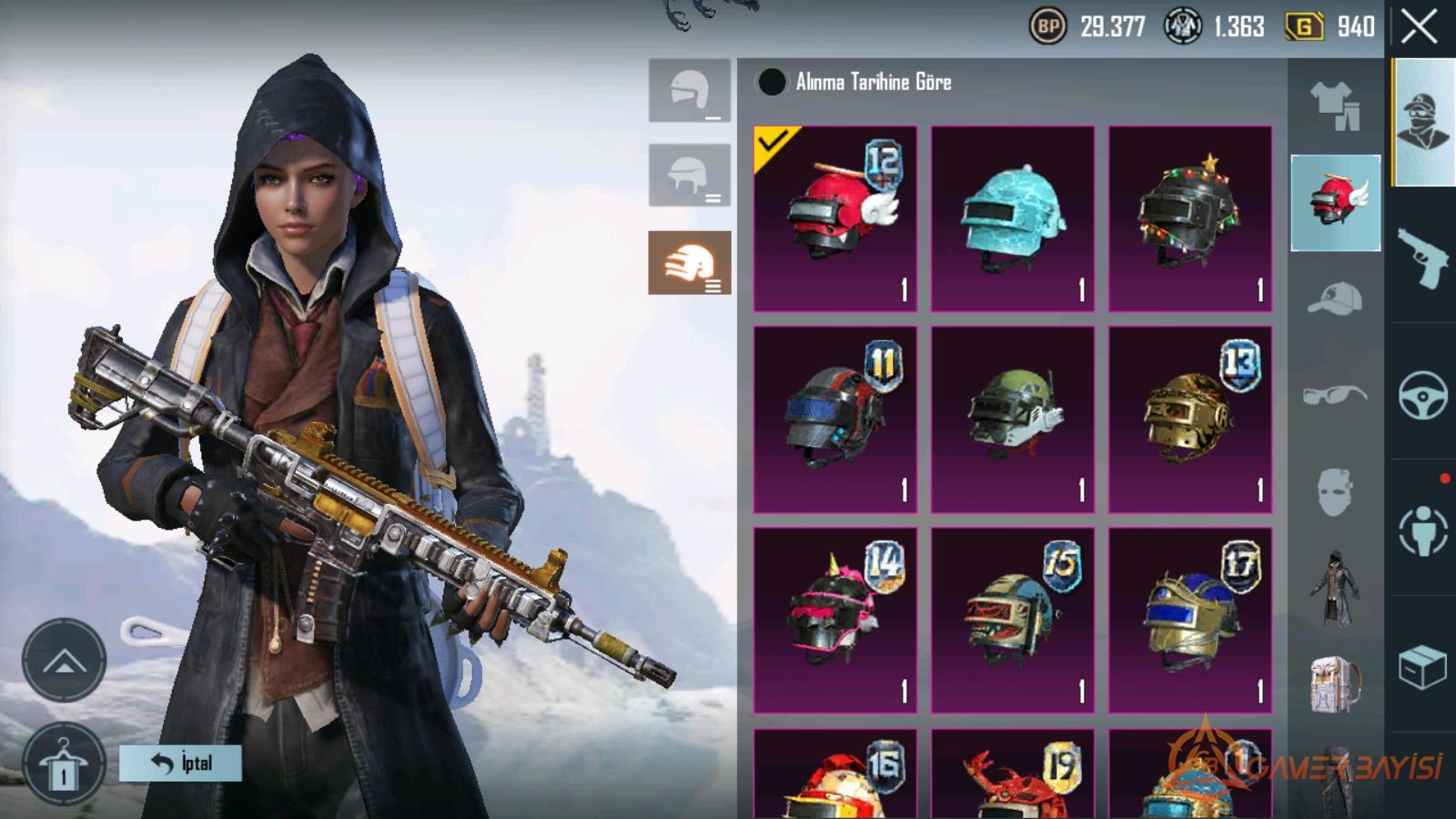The height and width of the screenshot is (819, 1456).
Task: Select the green camo helmet
Action: pos(1012,420)
